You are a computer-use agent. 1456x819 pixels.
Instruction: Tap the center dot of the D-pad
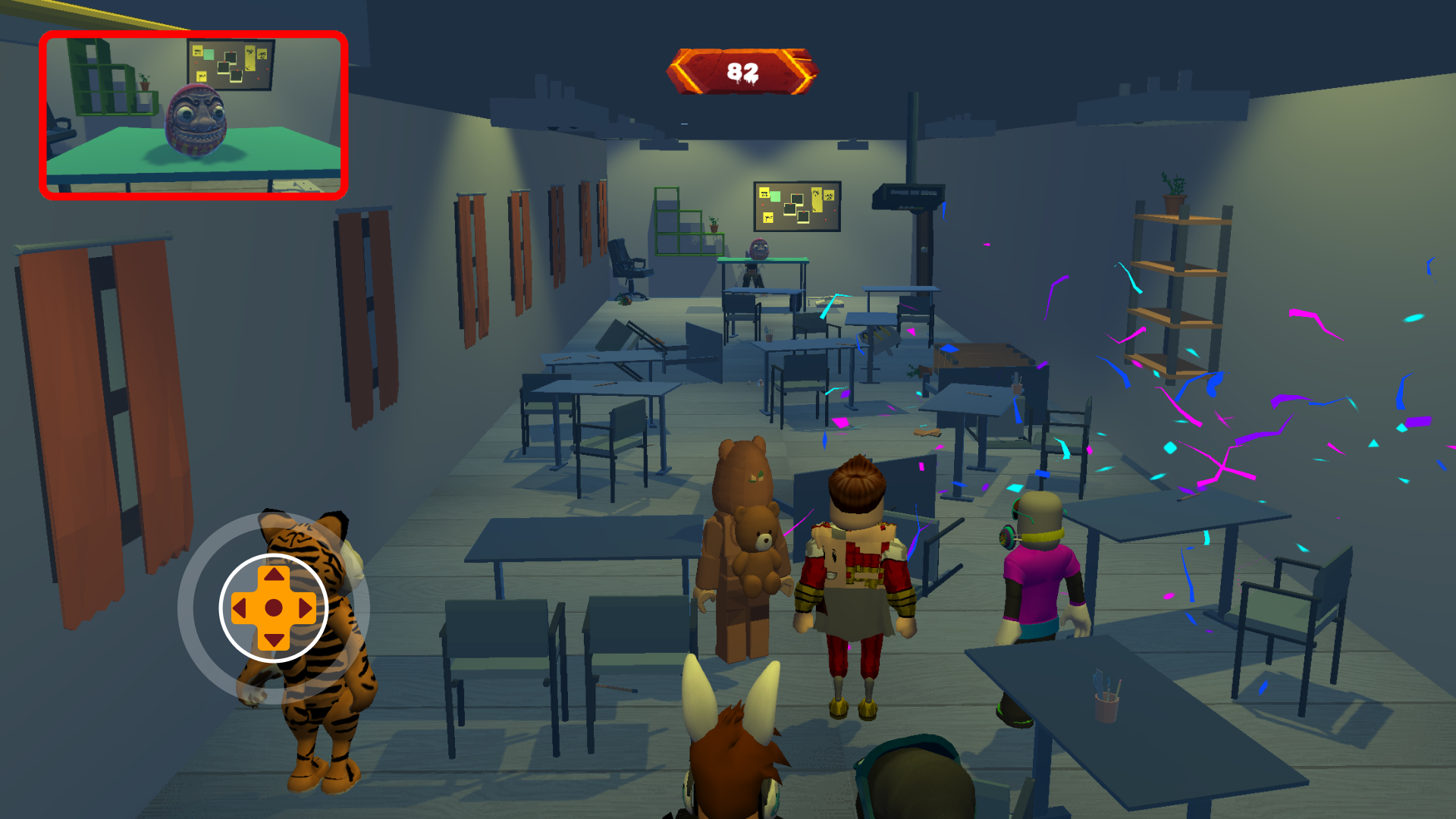(273, 609)
